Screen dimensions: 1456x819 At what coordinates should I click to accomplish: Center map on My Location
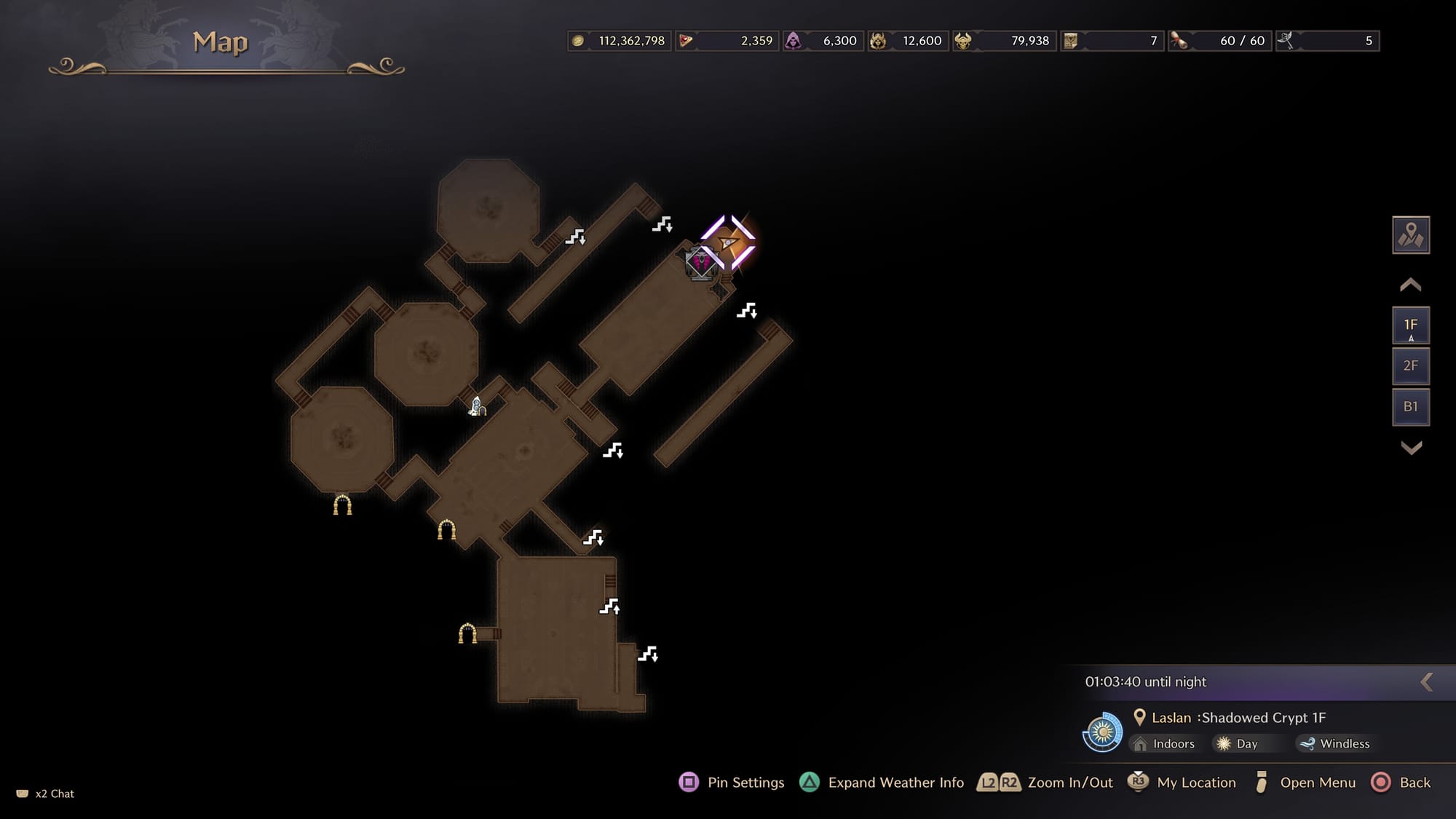tap(1182, 783)
